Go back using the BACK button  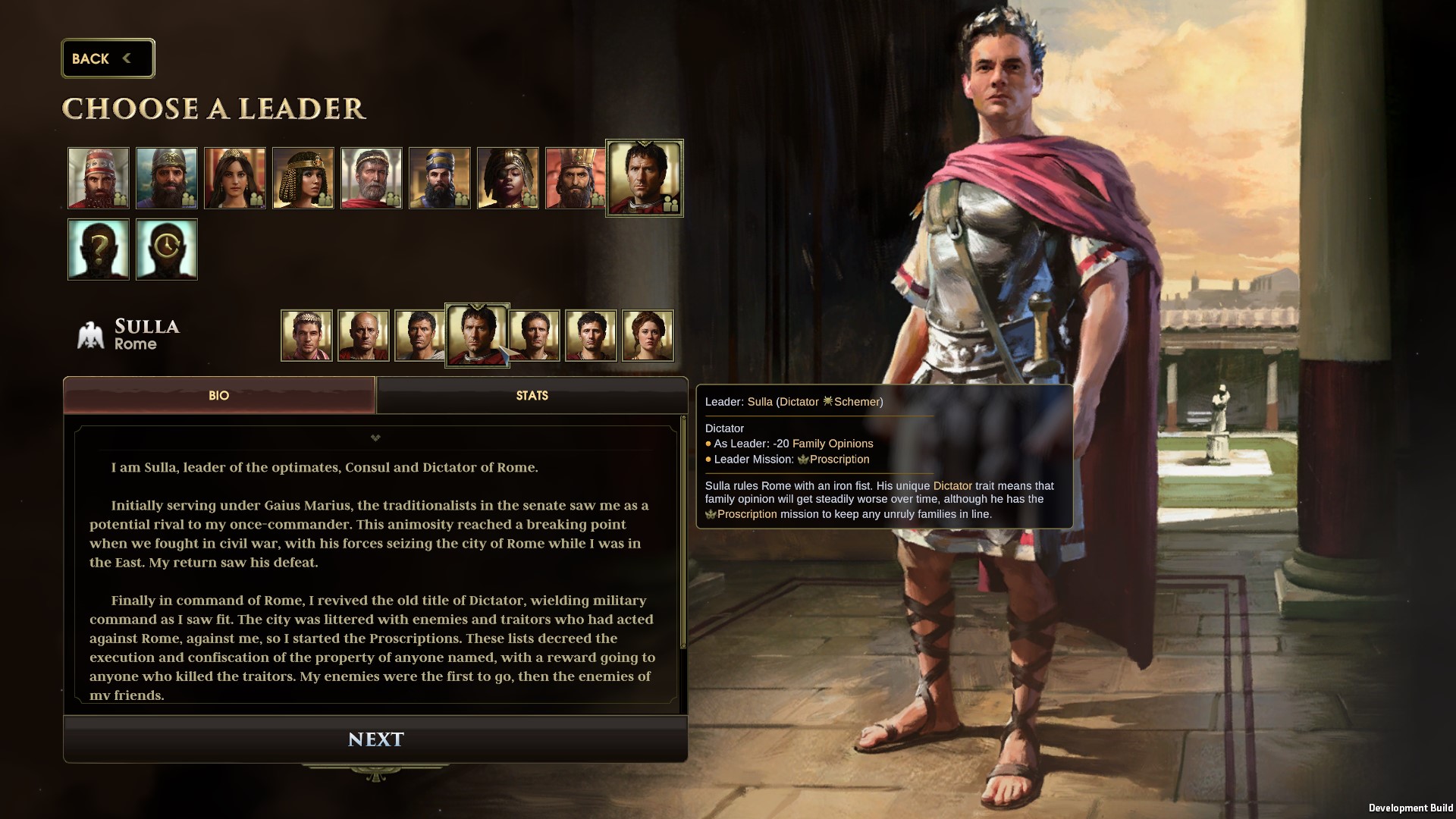(108, 58)
